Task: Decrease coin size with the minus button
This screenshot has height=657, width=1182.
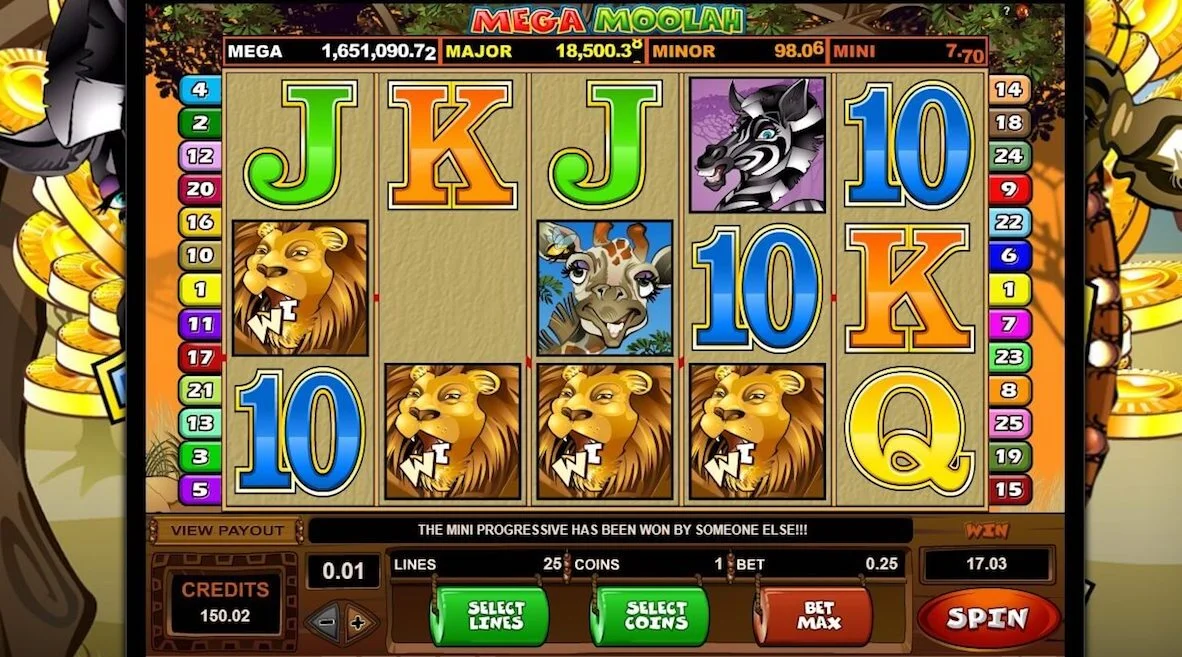Action: coord(326,623)
